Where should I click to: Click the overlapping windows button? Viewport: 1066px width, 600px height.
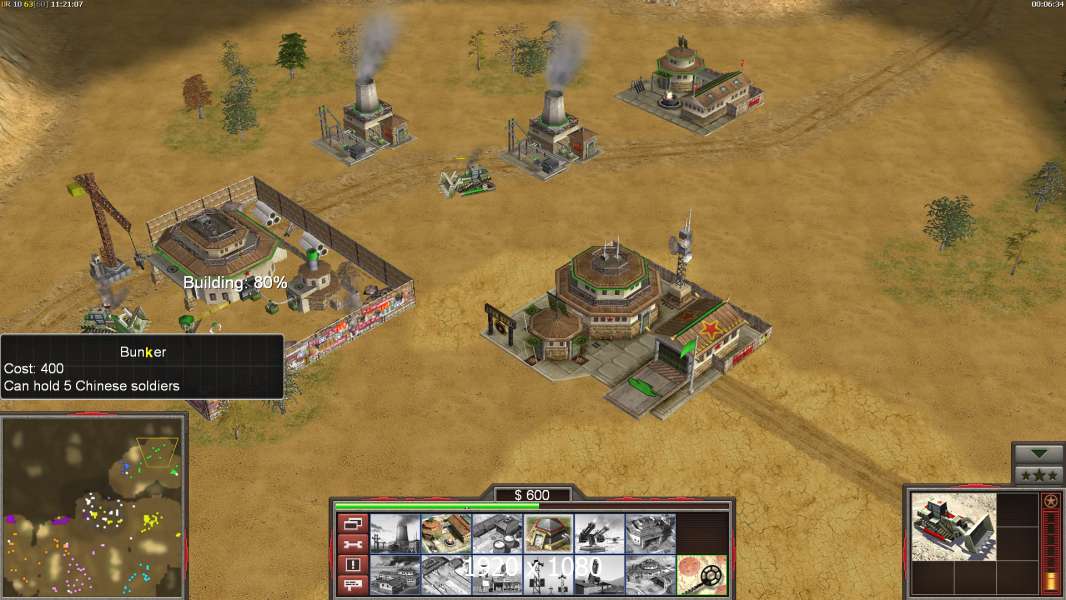click(x=353, y=523)
